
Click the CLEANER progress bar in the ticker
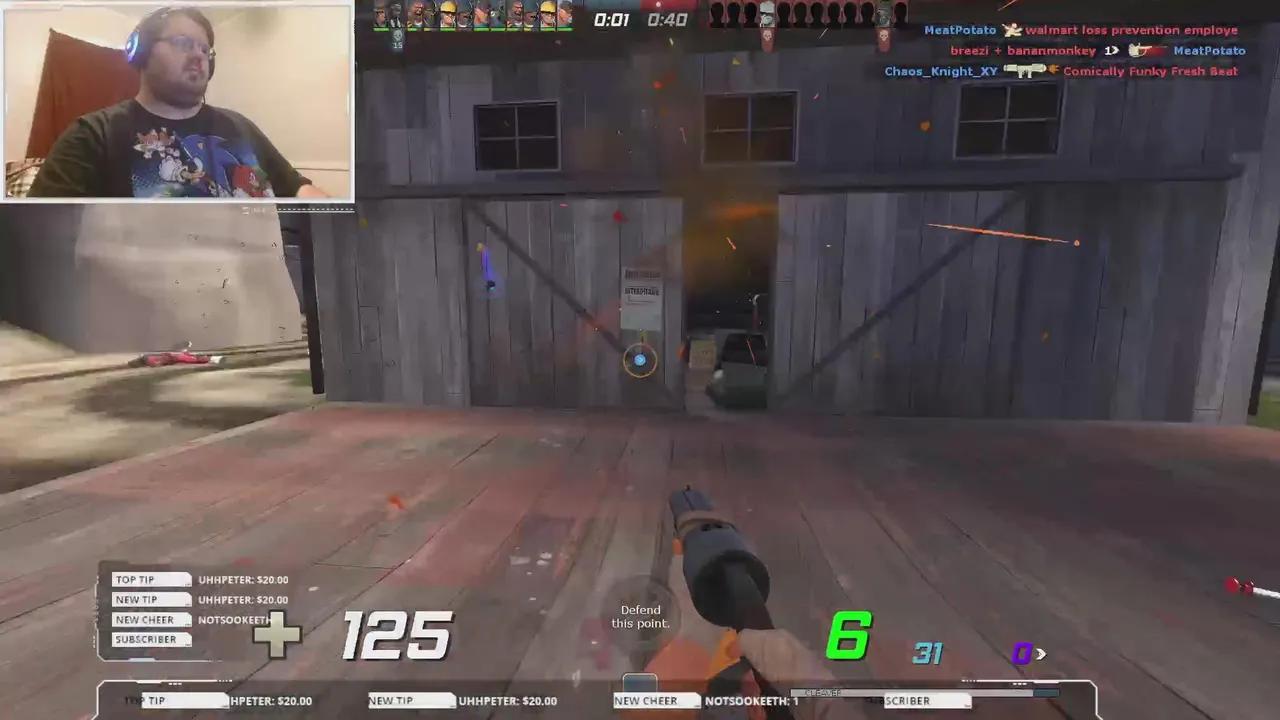(x=823, y=691)
